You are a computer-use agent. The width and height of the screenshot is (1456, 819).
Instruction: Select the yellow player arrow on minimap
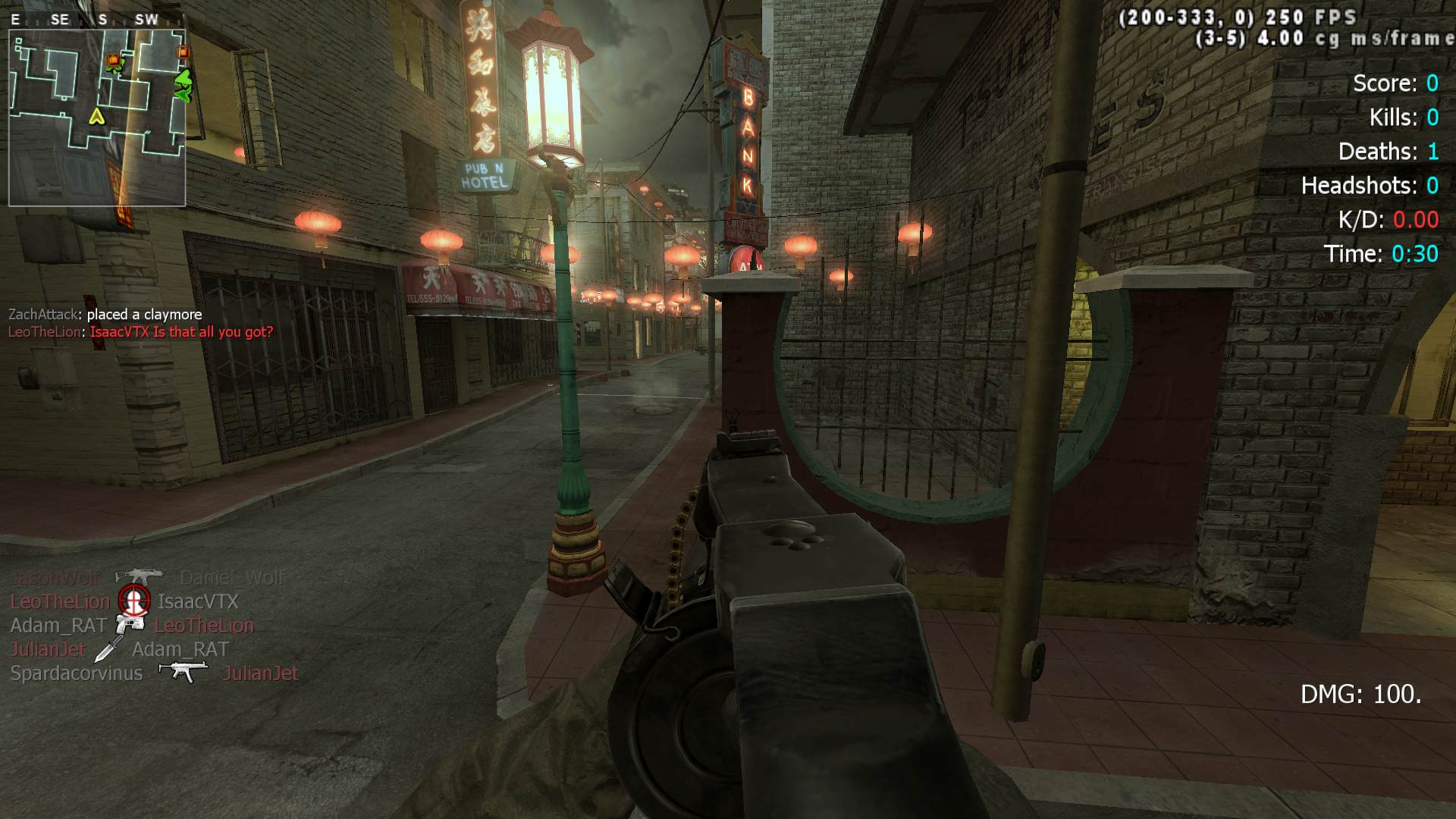96,116
